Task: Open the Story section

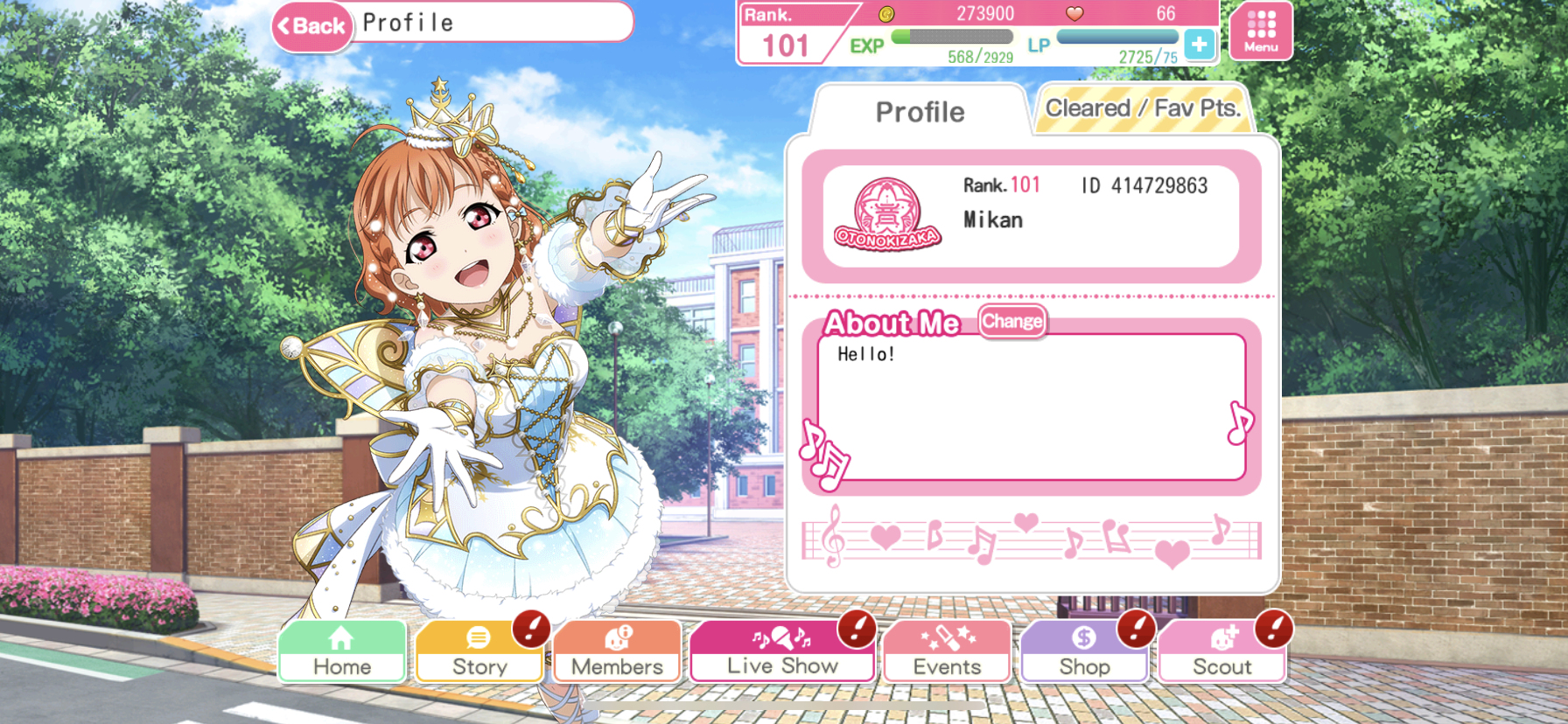Action: pos(479,652)
